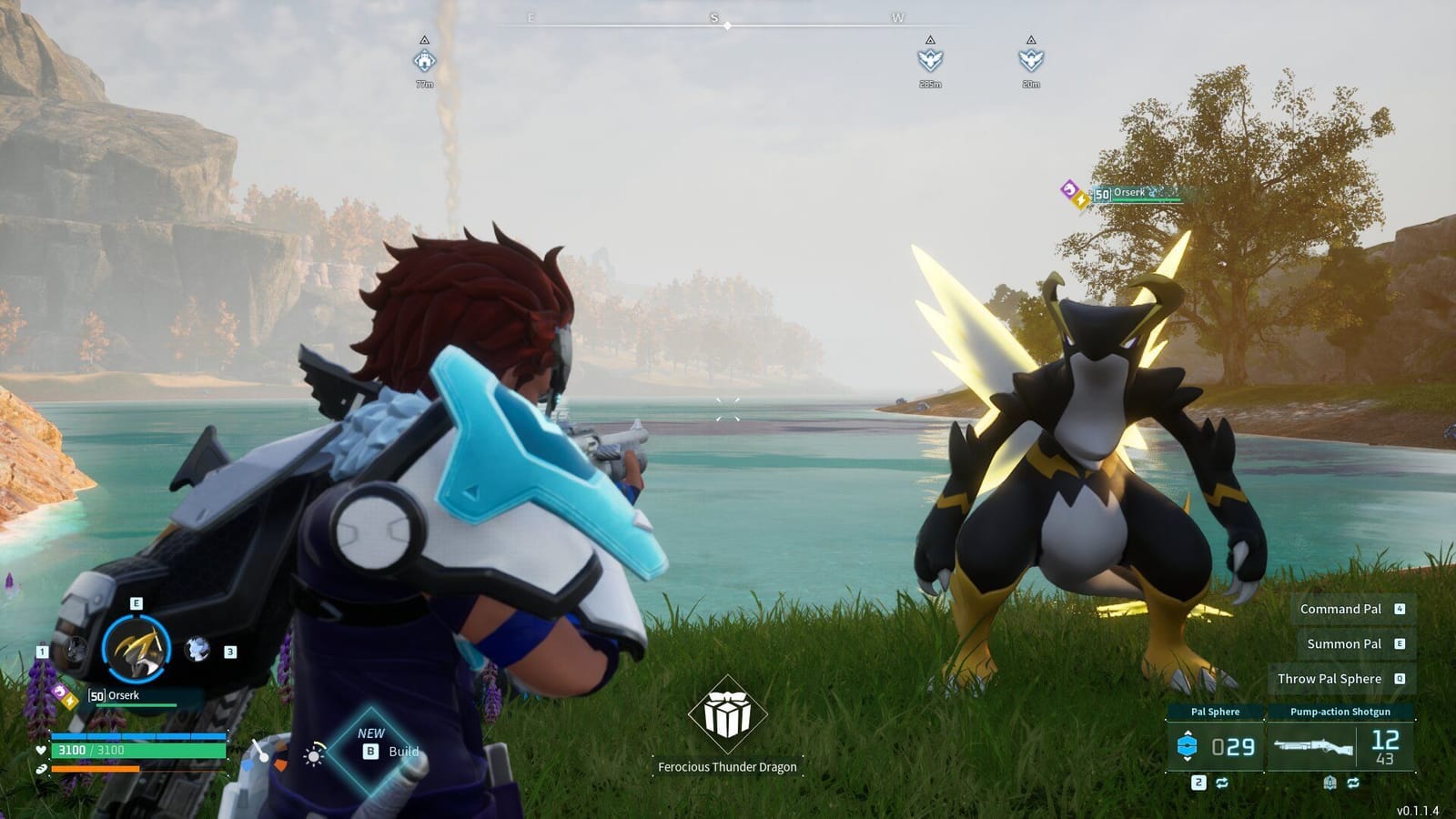Click the Dragon element icon beside wild Orserk's name
The height and width of the screenshot is (819, 1456).
tap(1069, 188)
